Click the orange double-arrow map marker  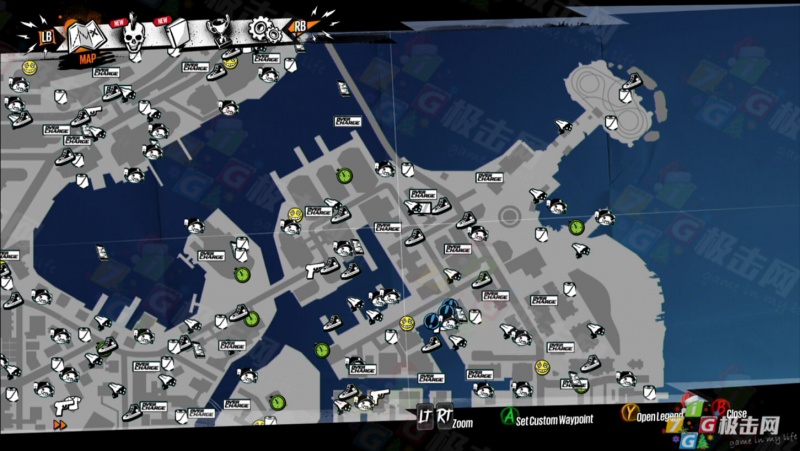coord(59,424)
